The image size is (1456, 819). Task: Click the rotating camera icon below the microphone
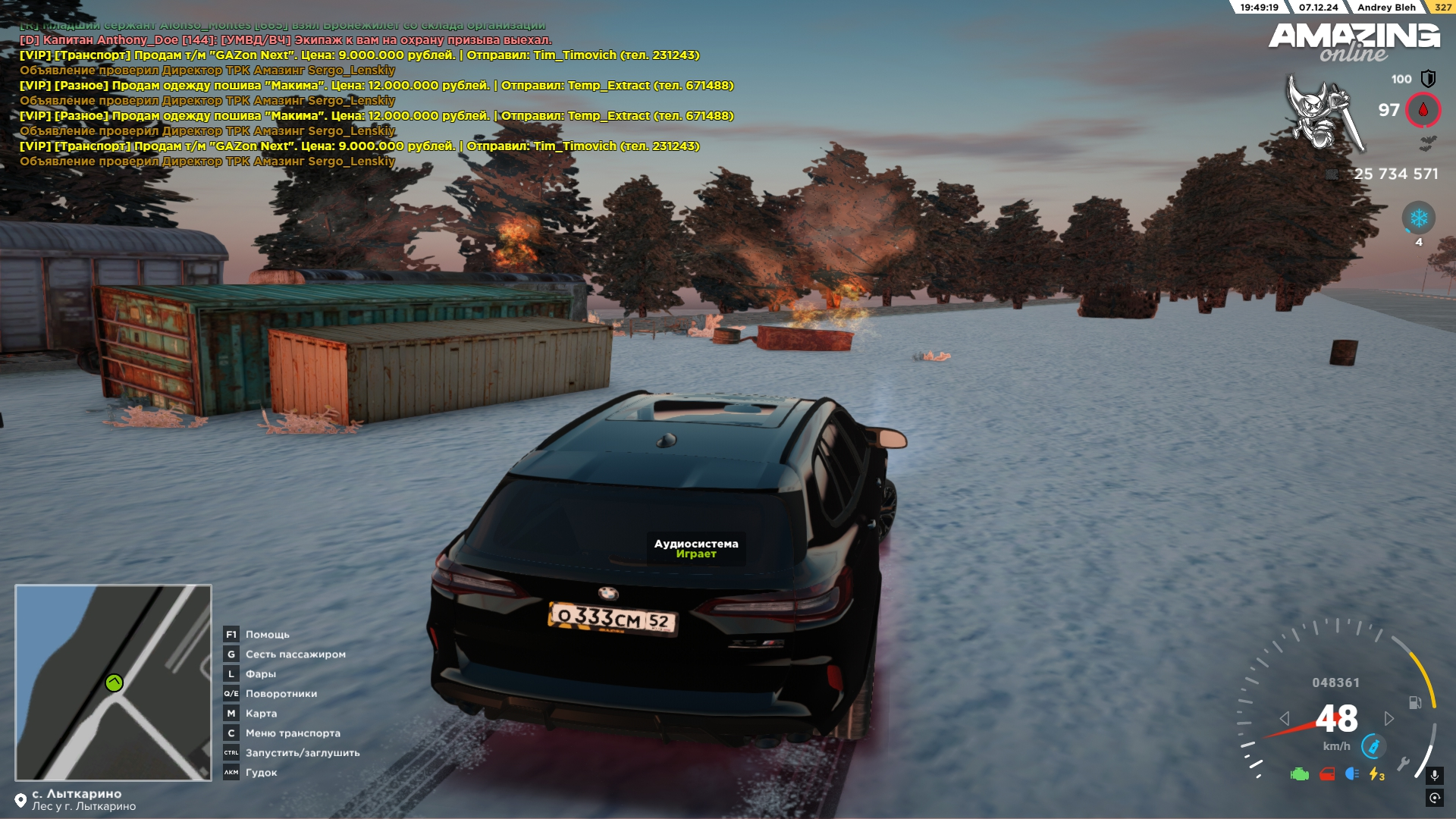pyautogui.click(x=1434, y=798)
